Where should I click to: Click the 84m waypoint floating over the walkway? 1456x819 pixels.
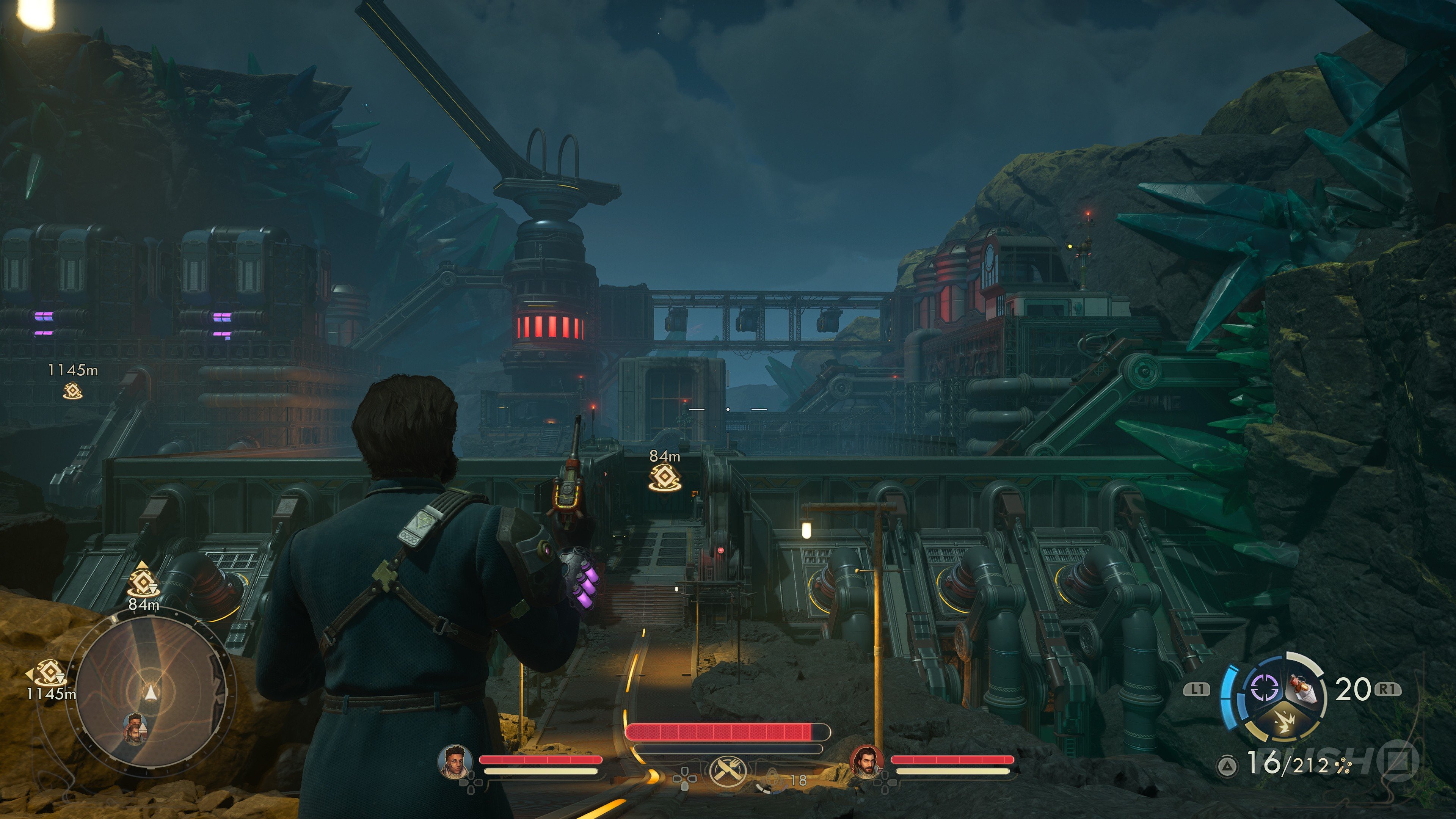(665, 478)
